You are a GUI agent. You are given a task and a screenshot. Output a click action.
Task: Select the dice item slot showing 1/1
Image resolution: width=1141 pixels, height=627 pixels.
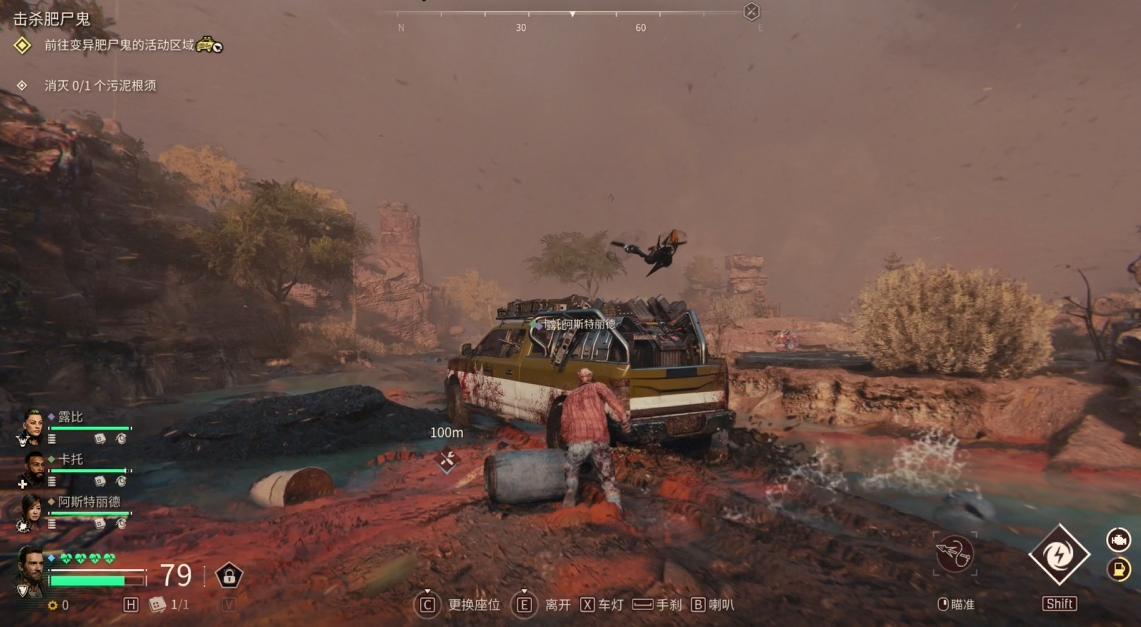157,605
